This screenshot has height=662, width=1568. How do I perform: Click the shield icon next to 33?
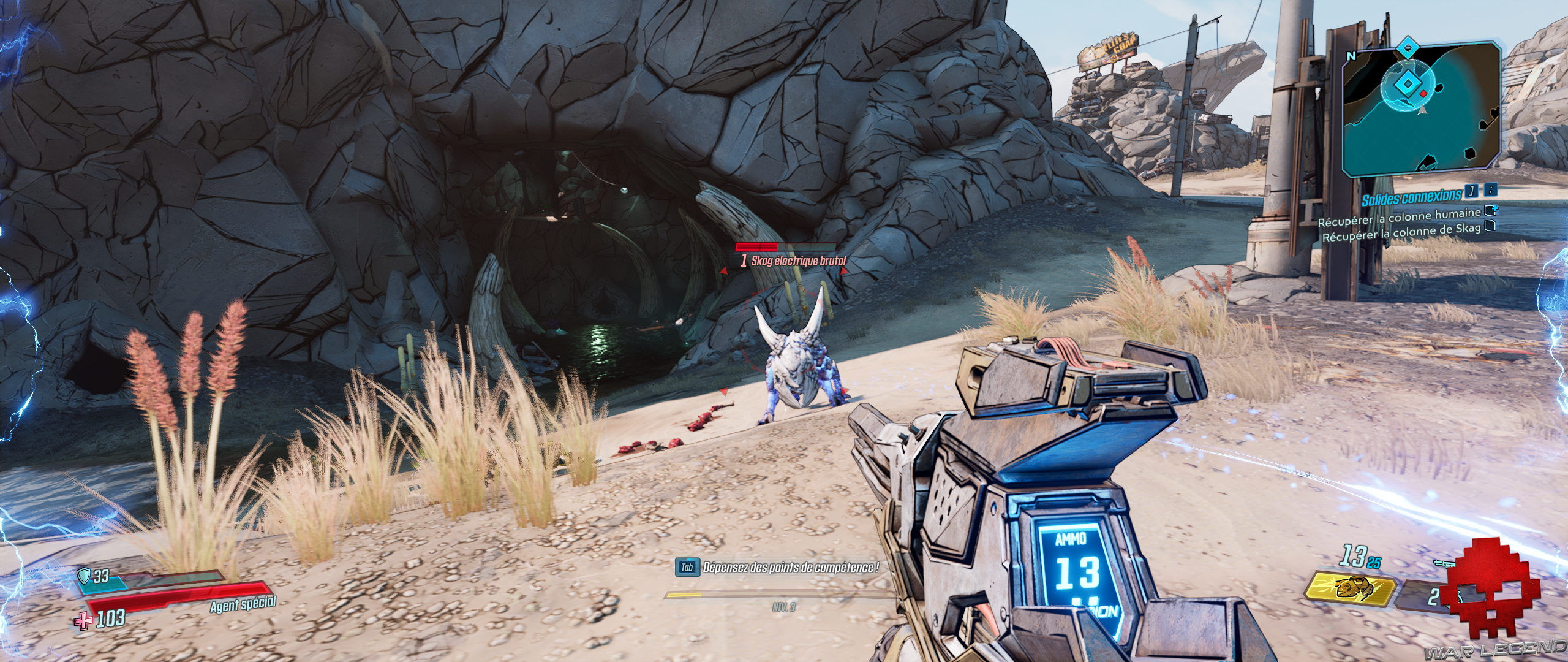click(83, 575)
